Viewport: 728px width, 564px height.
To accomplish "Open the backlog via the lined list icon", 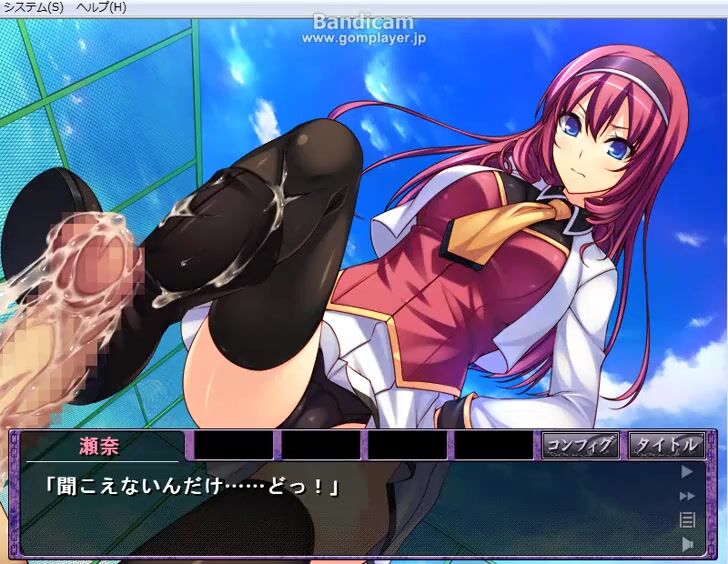I will point(687,519).
